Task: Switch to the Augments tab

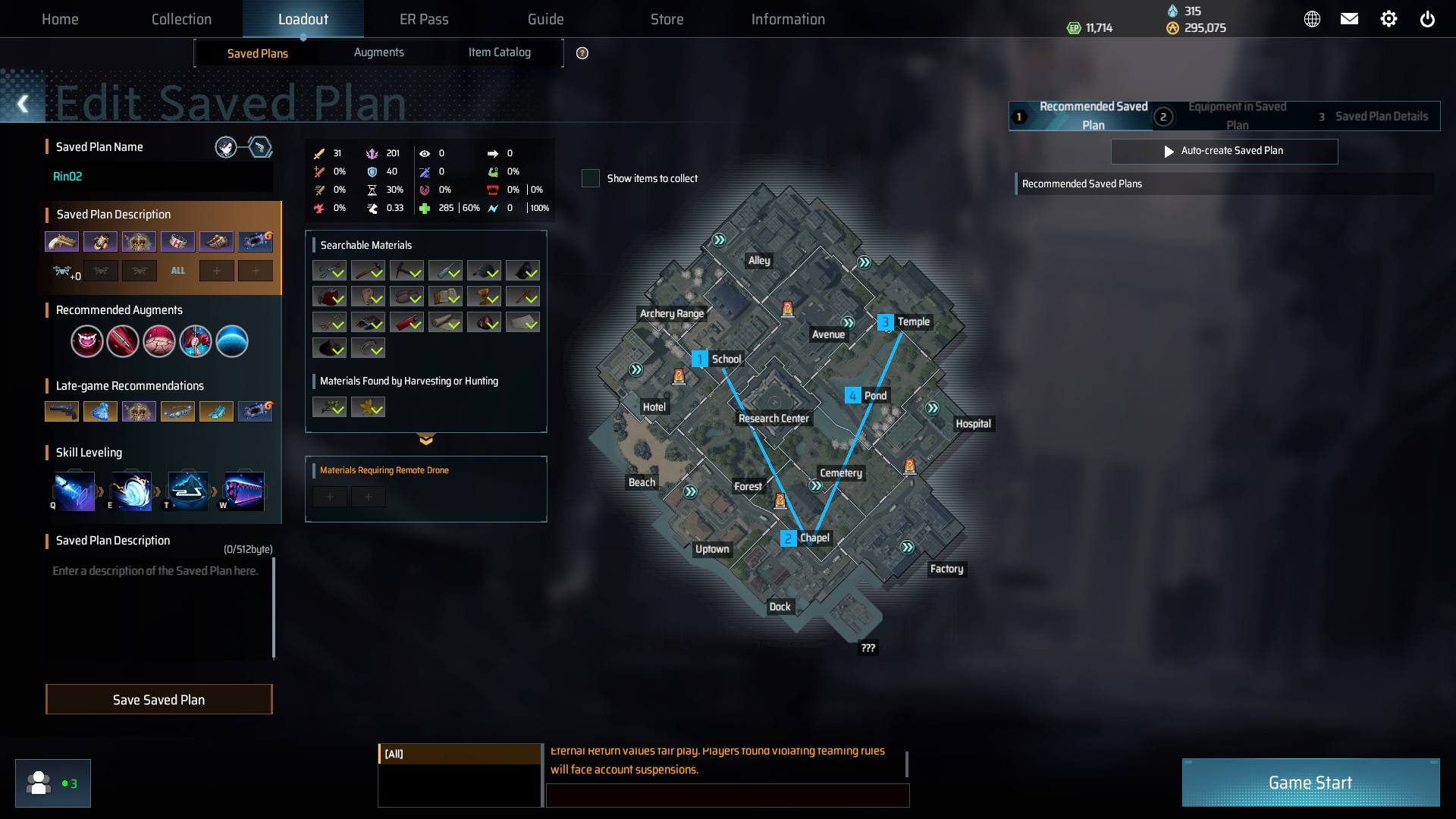Action: click(378, 52)
